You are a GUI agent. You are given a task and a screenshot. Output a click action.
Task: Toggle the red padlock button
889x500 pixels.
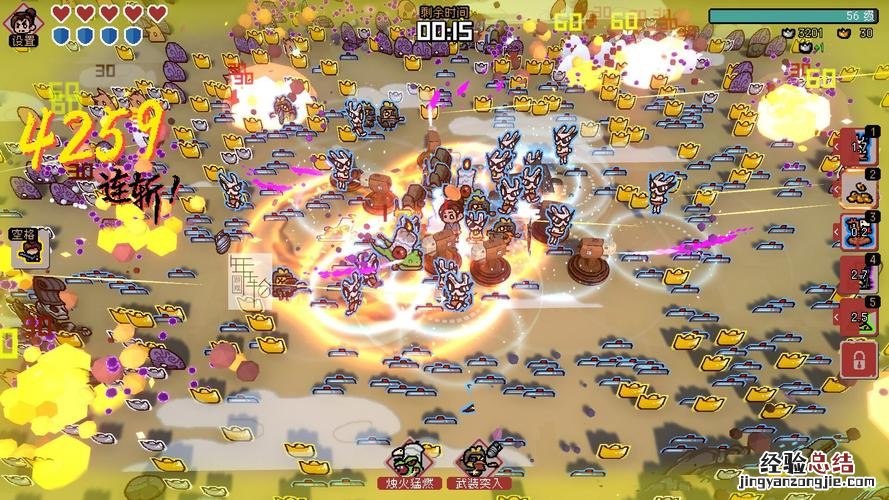857,360
